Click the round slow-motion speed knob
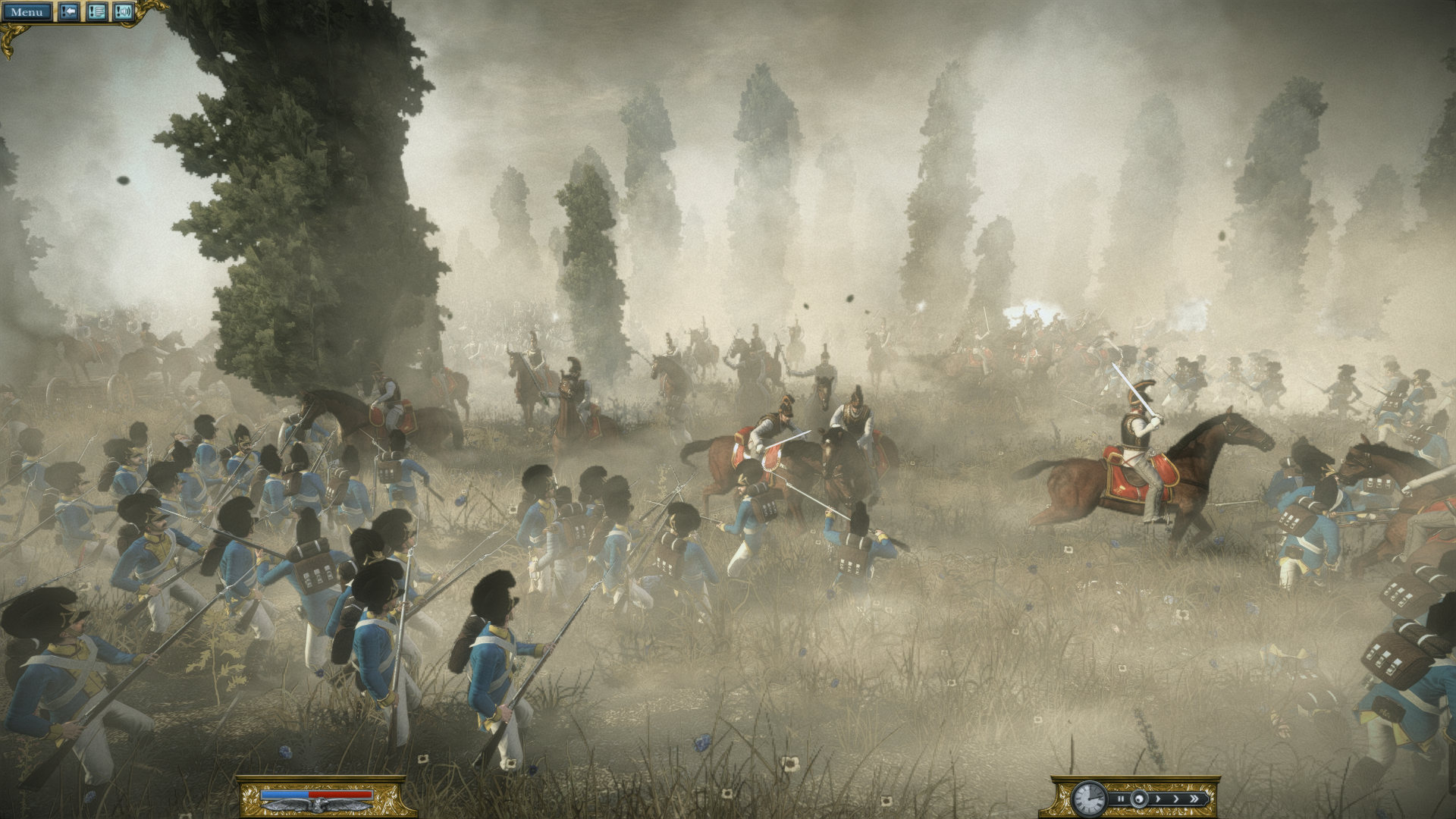The width and height of the screenshot is (1456, 819). [1138, 799]
